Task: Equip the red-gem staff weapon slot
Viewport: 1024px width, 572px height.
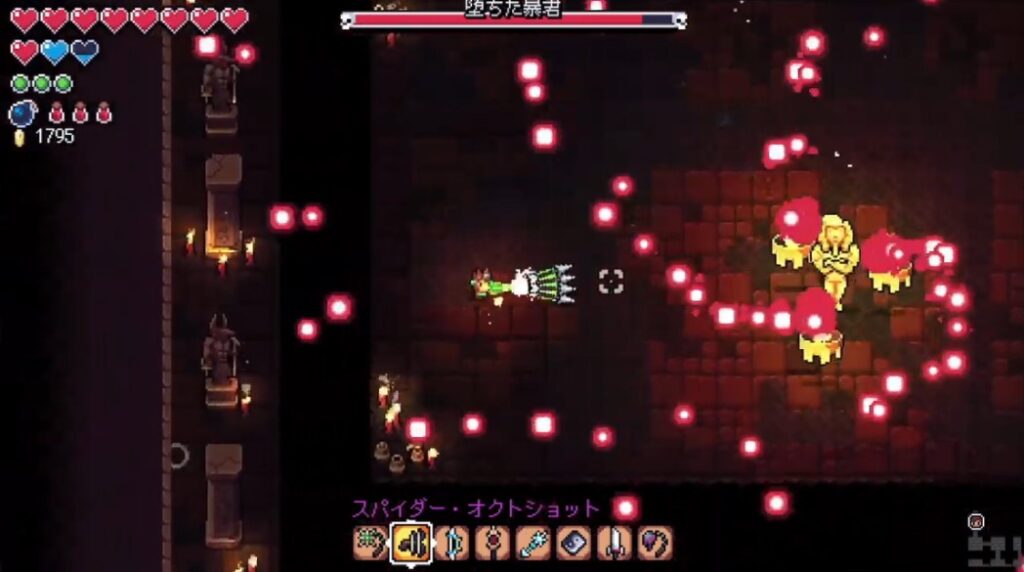Action: [492, 542]
